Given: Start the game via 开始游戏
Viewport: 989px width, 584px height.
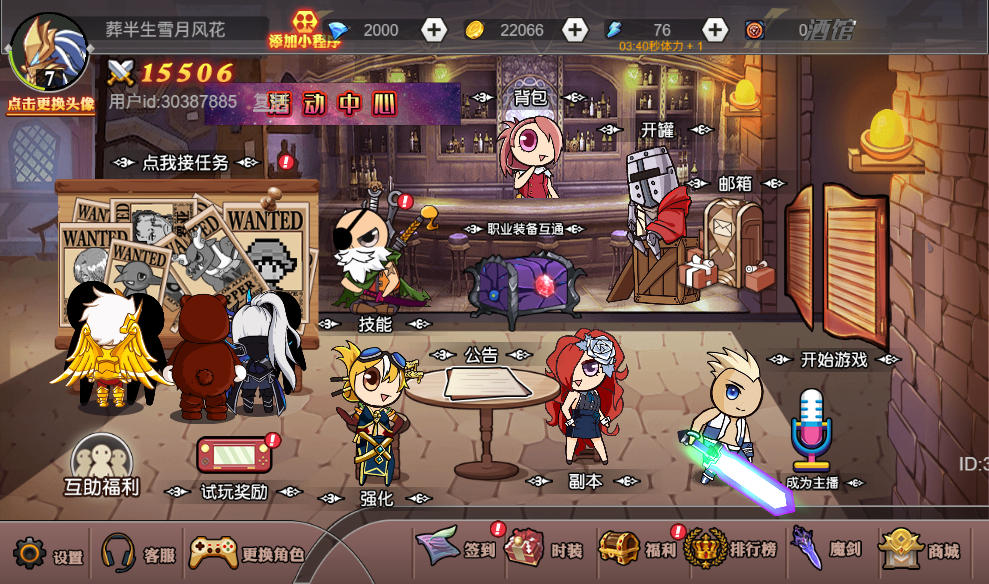Looking at the screenshot, I should coord(834,360).
